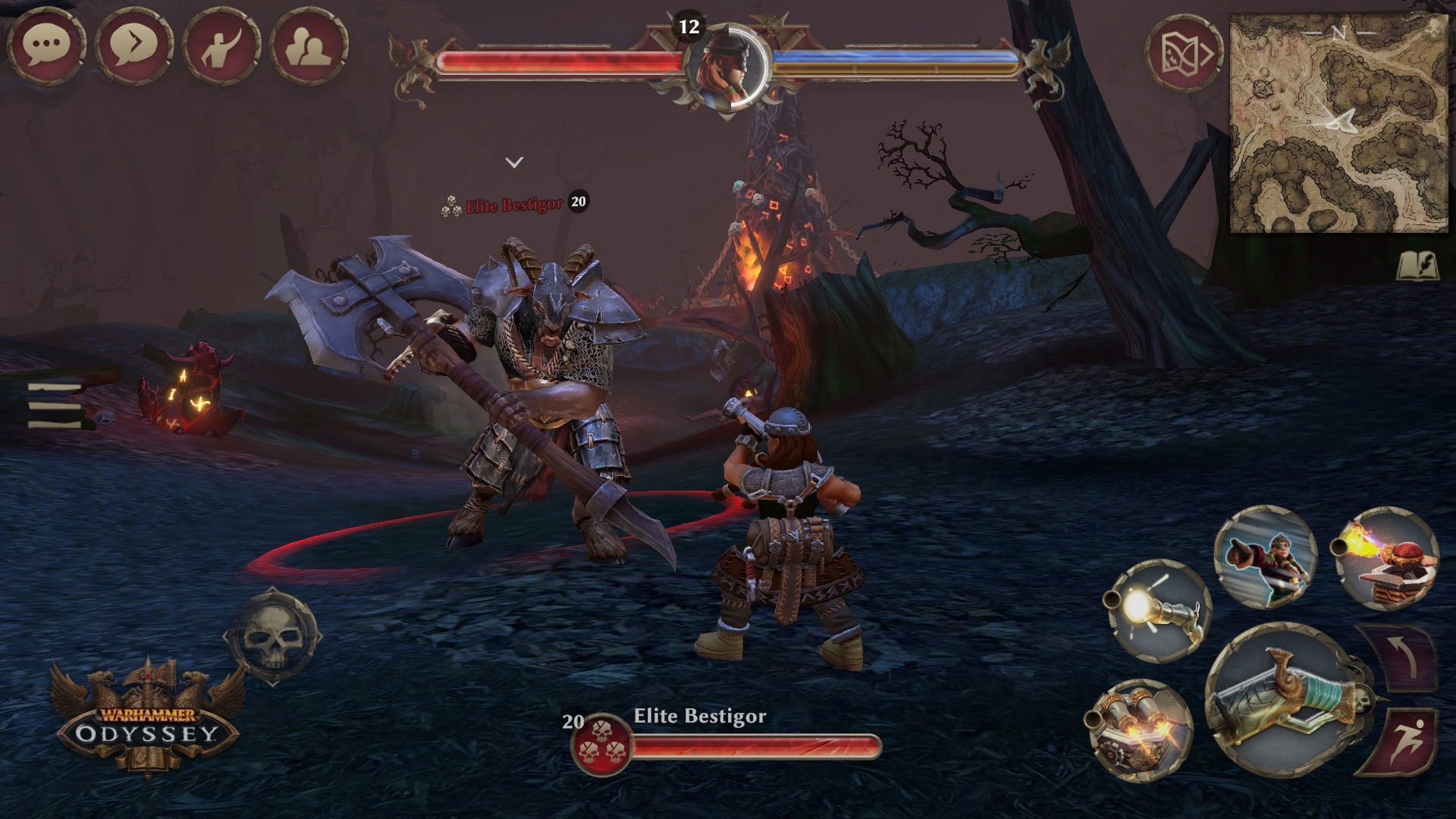This screenshot has height=819, width=1456.
Task: Activate the flame cannon turret ability
Action: click(1386, 558)
